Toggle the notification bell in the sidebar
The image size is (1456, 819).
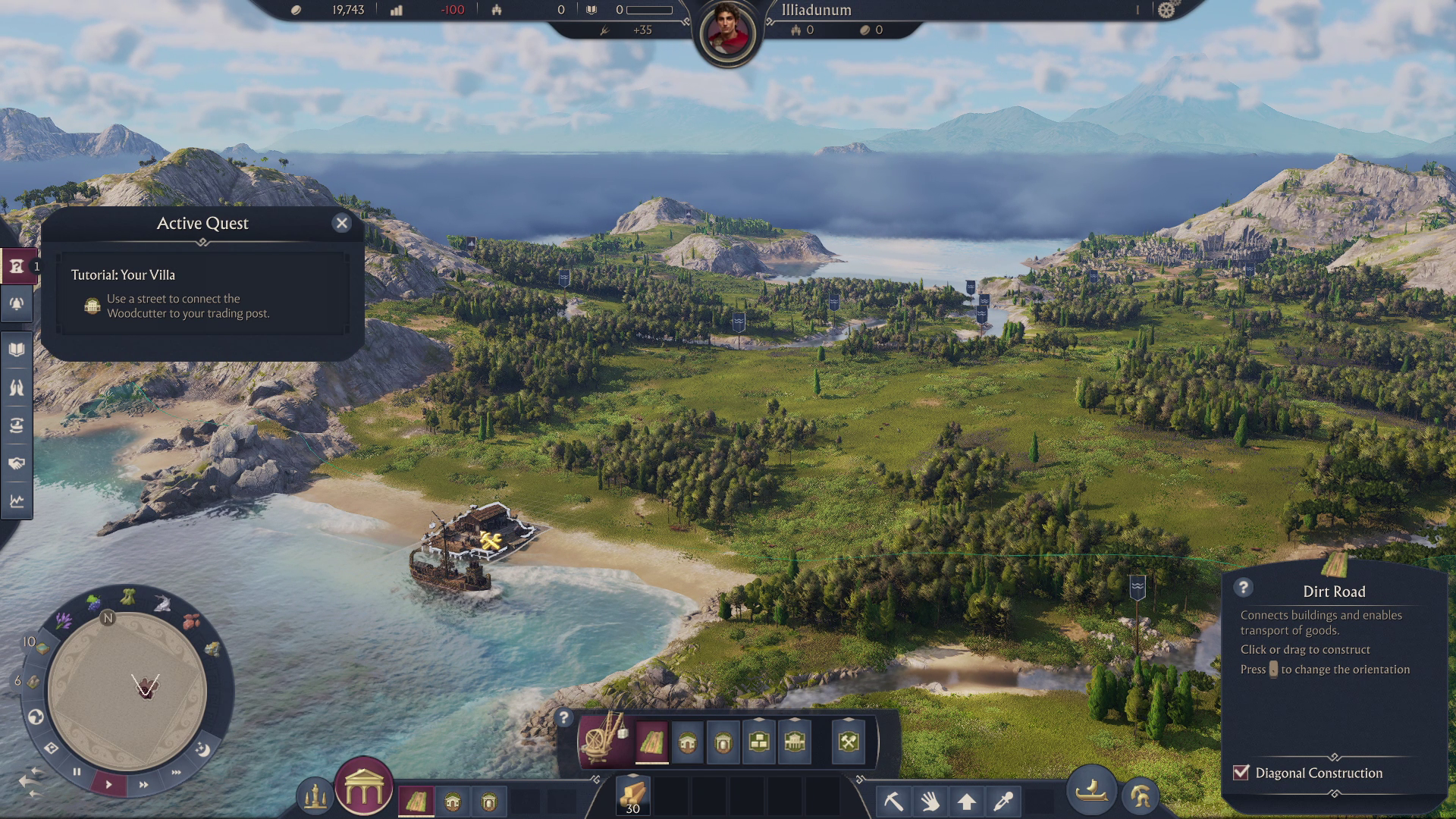pos(15,303)
